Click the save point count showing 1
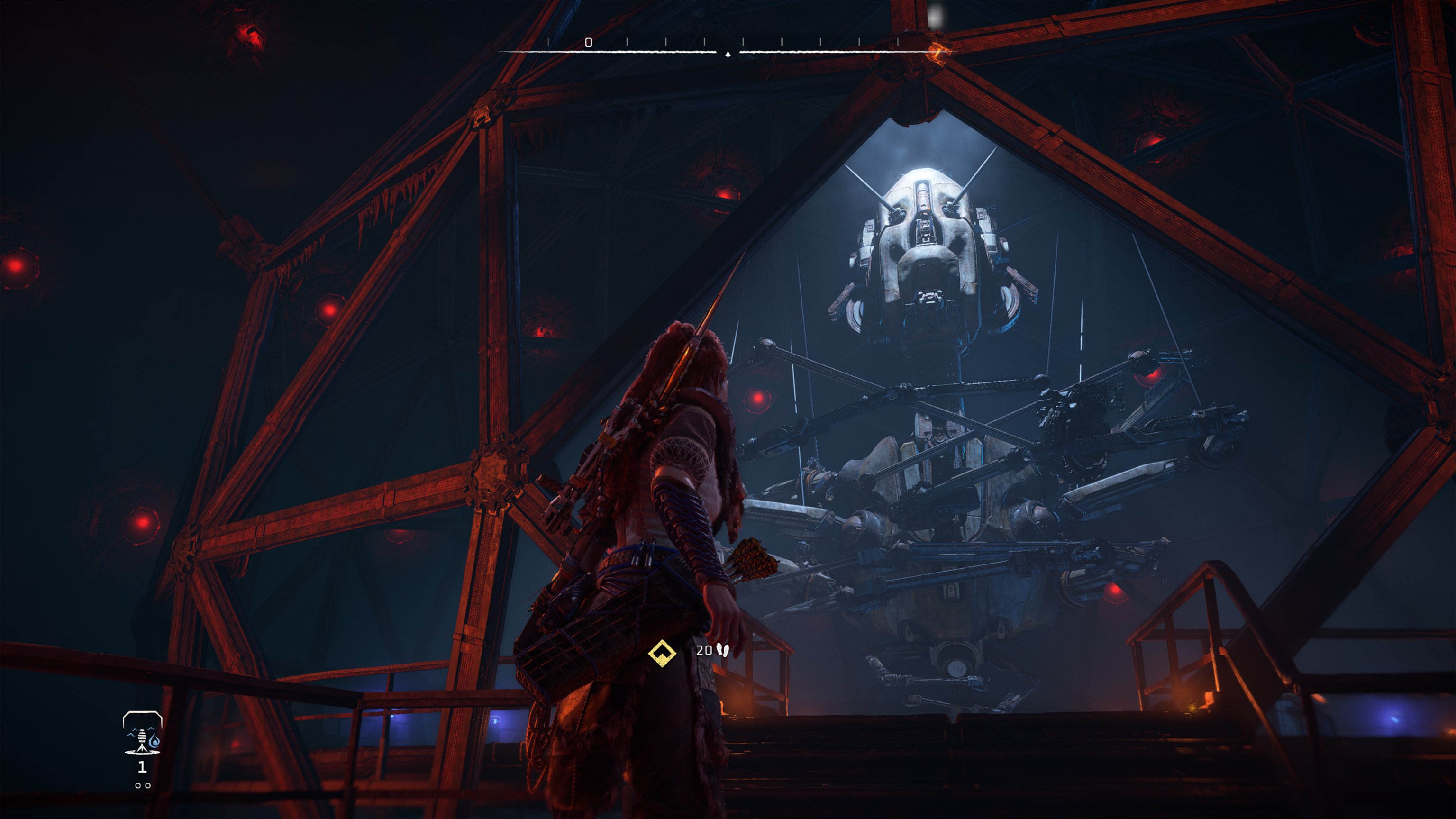Screen dimensions: 1456x819 [143, 767]
